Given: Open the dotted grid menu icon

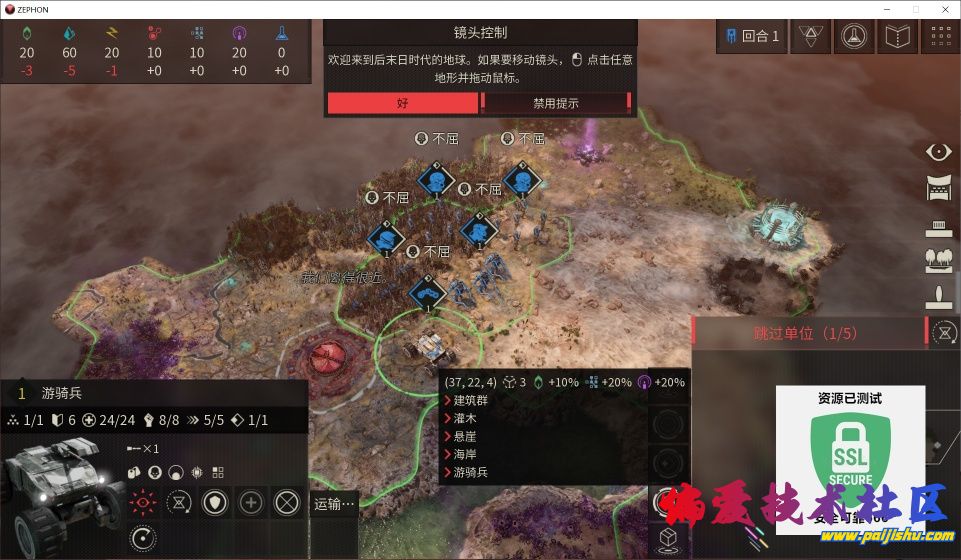Looking at the screenshot, I should 940,37.
